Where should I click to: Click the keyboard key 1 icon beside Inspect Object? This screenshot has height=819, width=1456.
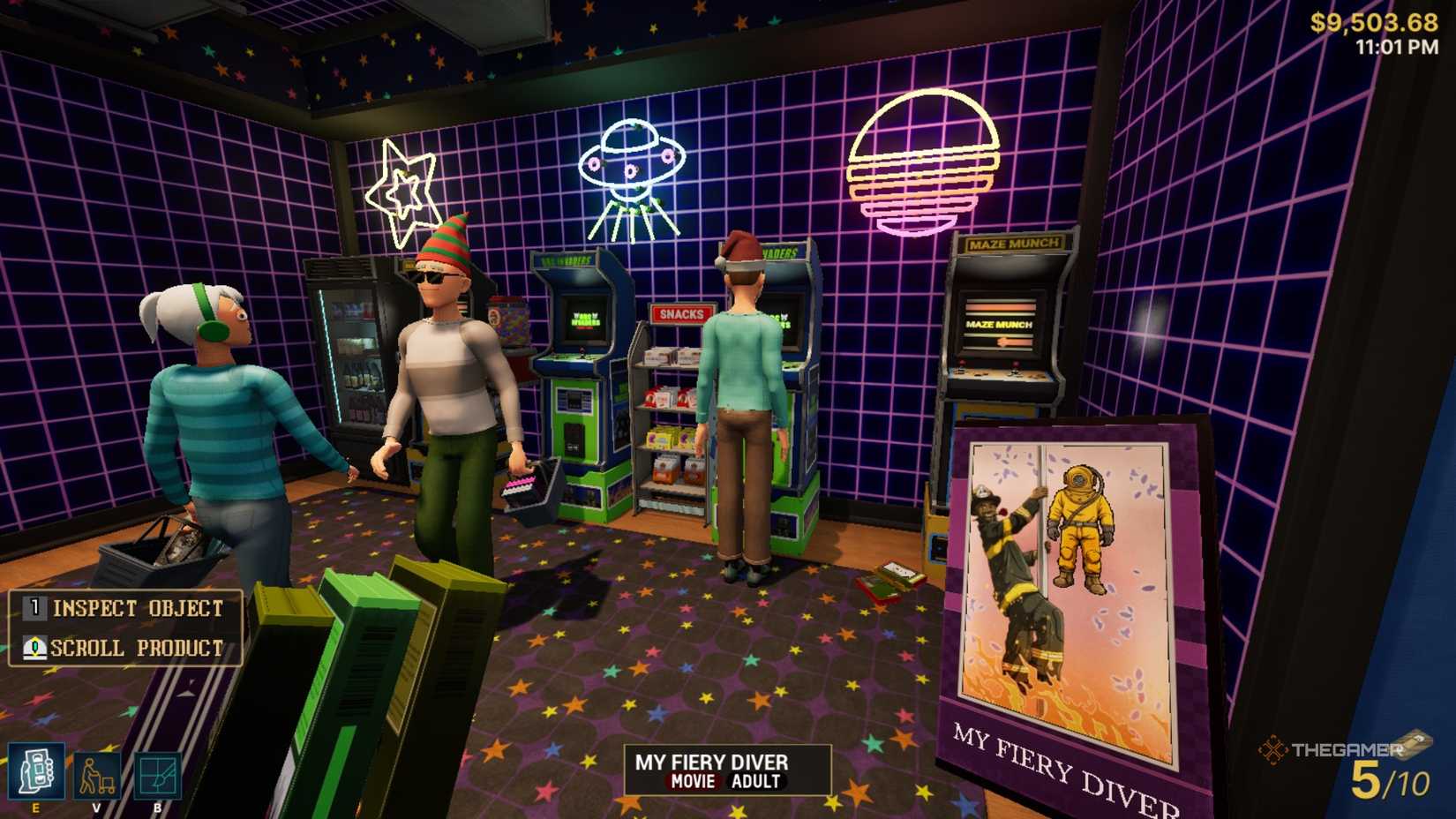pyautogui.click(x=33, y=608)
